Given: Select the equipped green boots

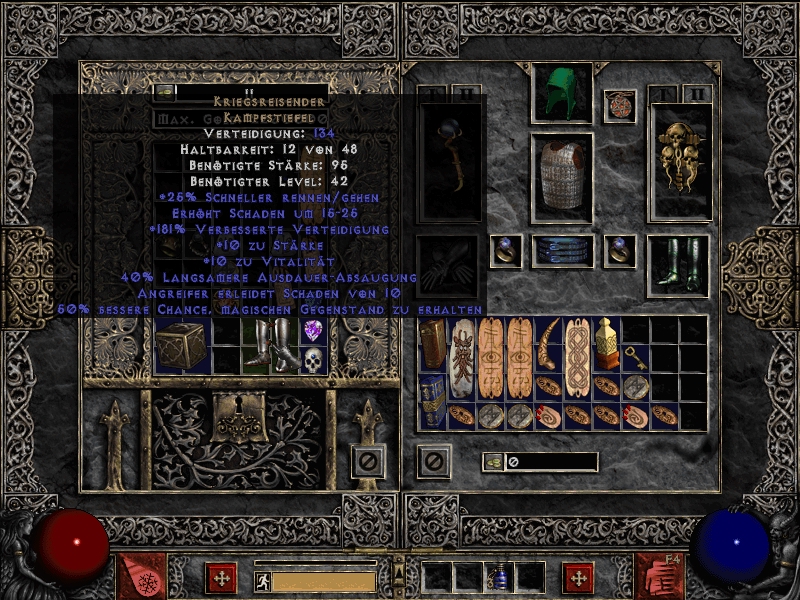Looking at the screenshot, I should [x=679, y=266].
